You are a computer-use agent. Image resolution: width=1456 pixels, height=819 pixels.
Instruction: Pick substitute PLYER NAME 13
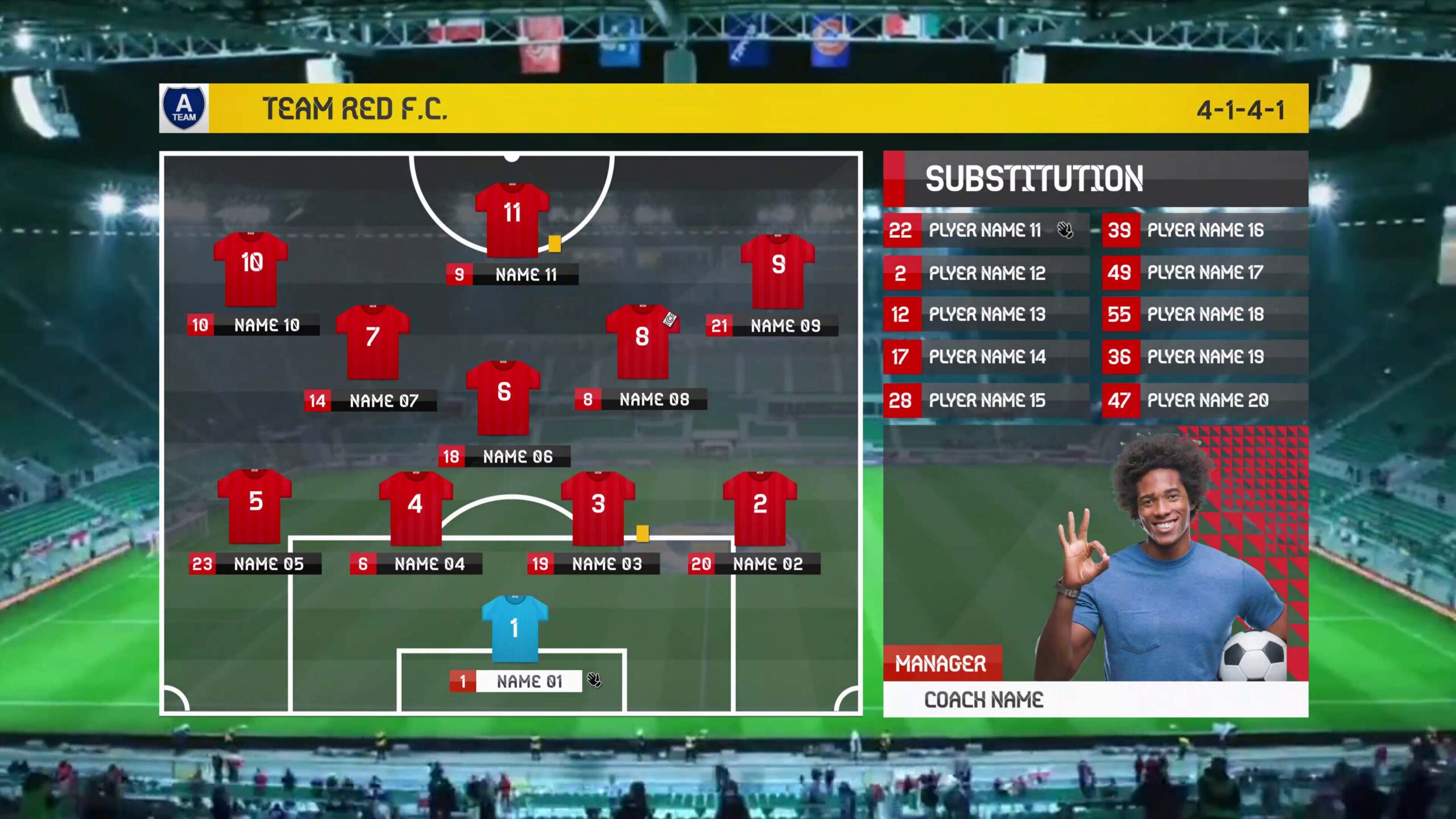pyautogui.click(x=986, y=315)
